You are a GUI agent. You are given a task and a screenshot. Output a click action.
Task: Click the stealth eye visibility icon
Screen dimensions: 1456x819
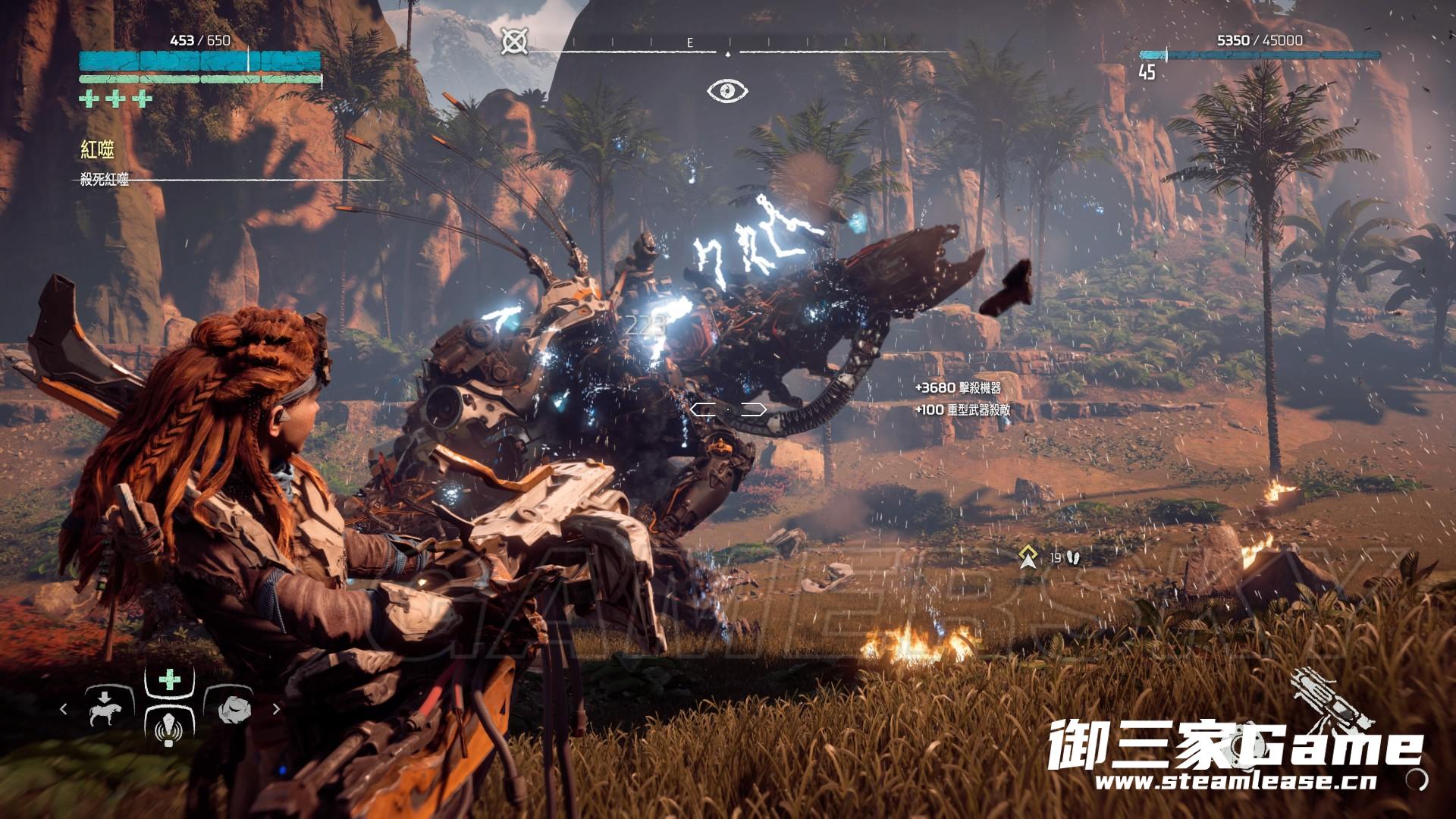tap(727, 91)
